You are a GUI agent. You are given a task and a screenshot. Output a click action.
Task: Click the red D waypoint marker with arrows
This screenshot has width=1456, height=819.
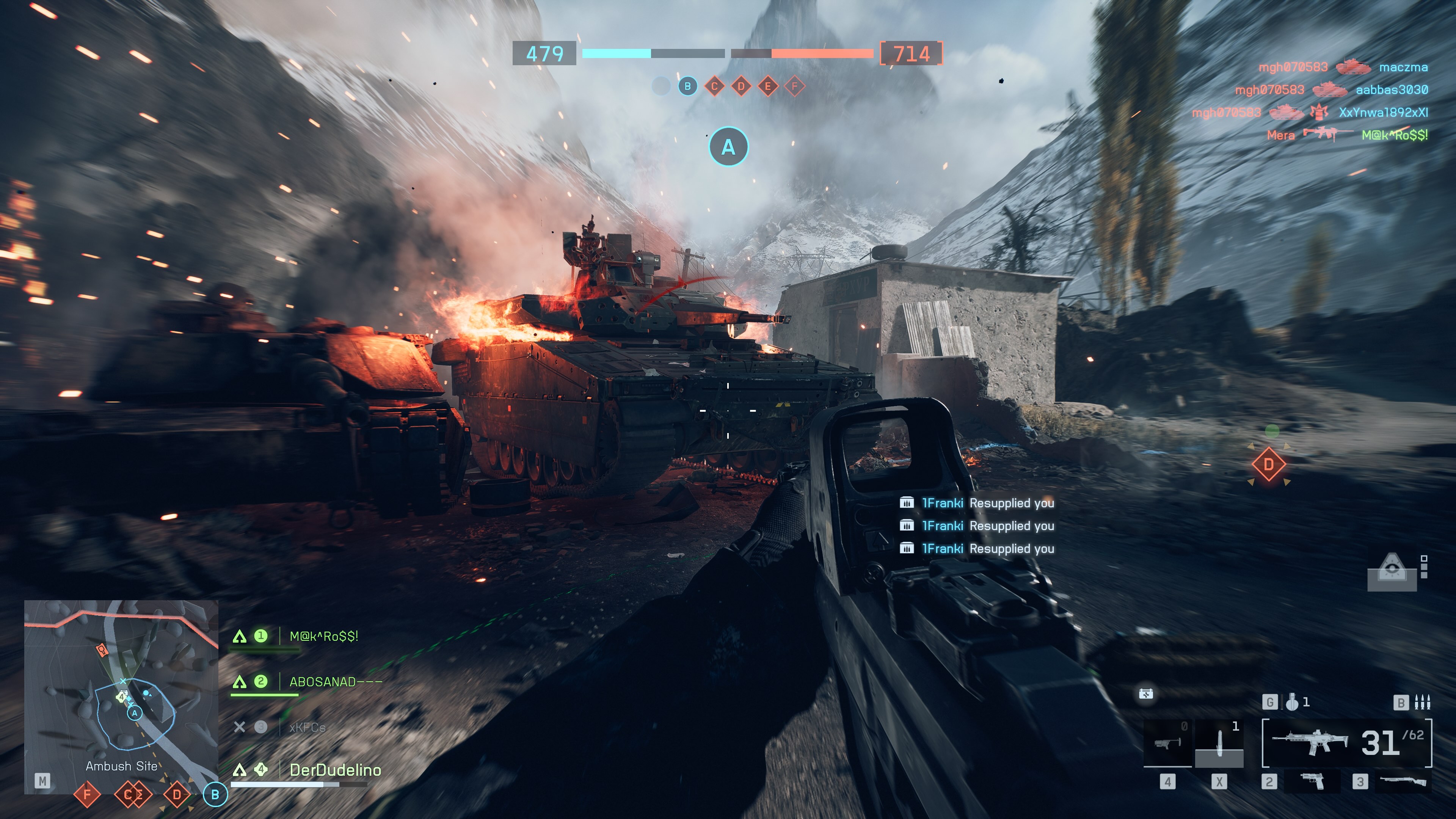tap(1268, 464)
